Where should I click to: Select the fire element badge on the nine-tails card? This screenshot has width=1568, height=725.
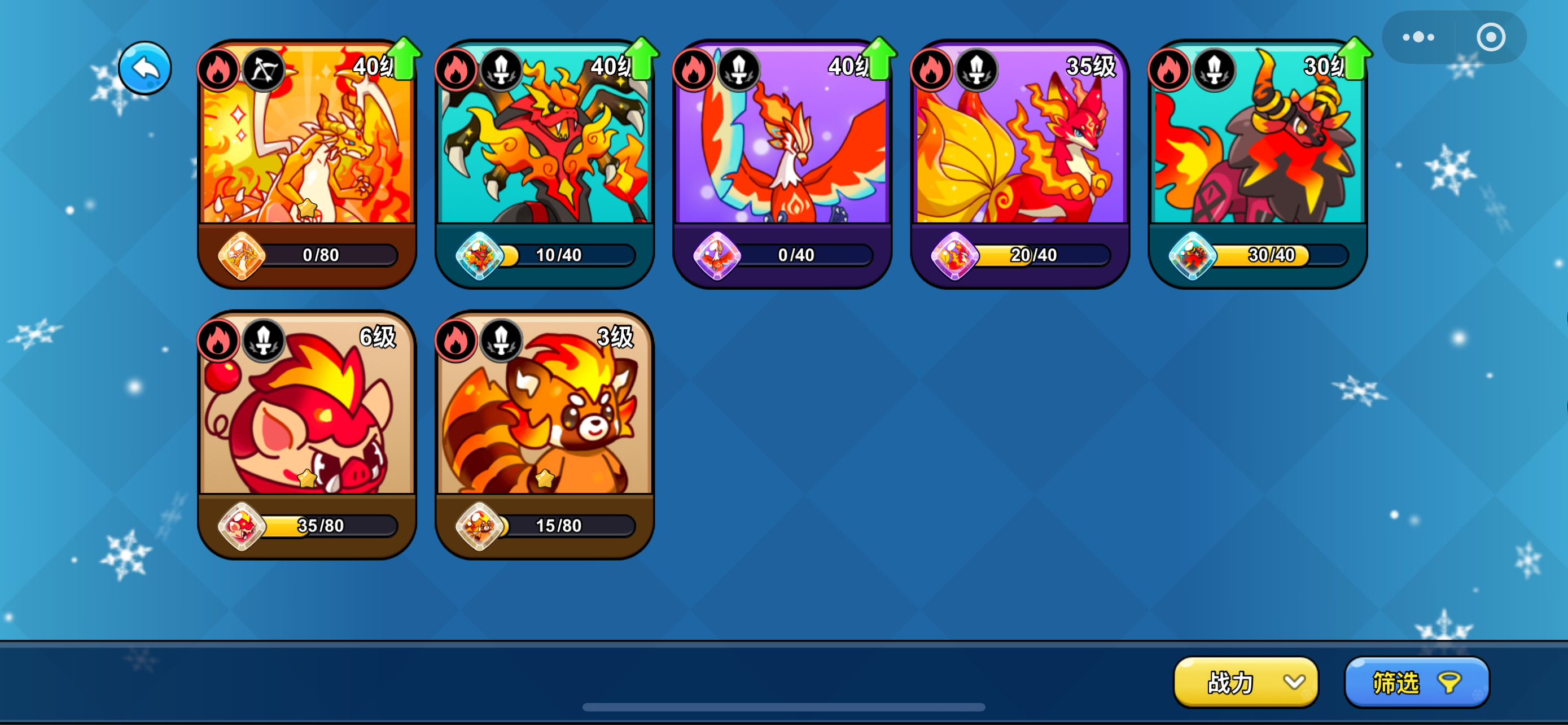tap(932, 69)
